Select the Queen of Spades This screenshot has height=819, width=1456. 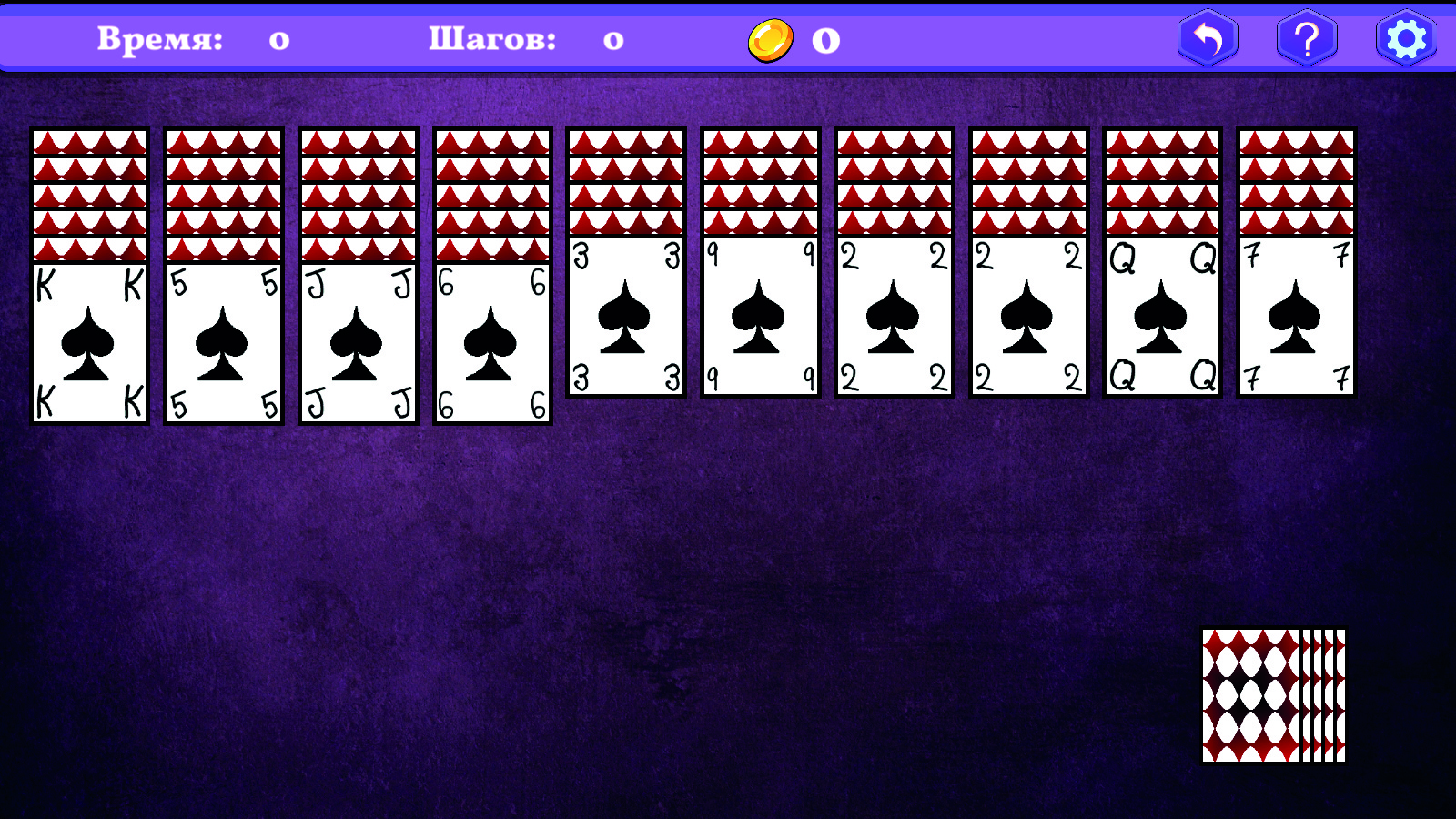(x=1160, y=318)
